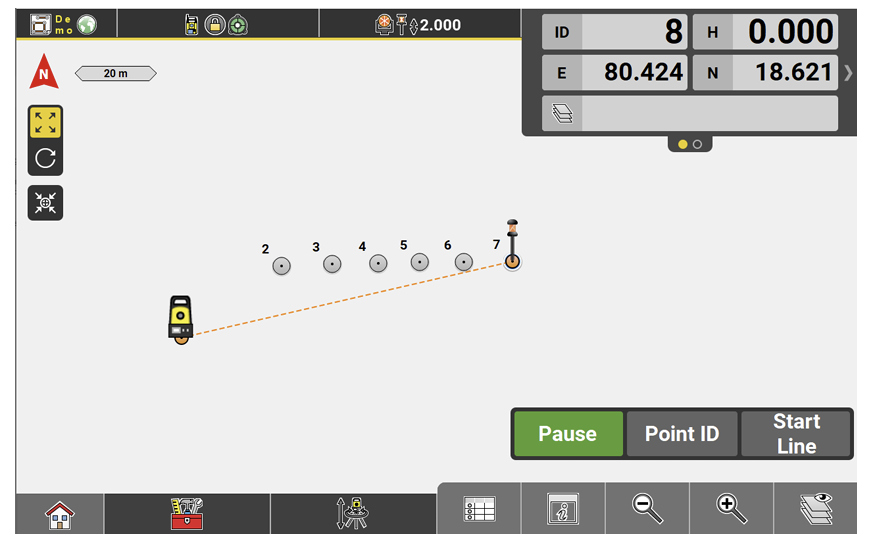This screenshot has width=872, height=545.
Task: Pause the measurement with the green button
Action: tap(568, 434)
